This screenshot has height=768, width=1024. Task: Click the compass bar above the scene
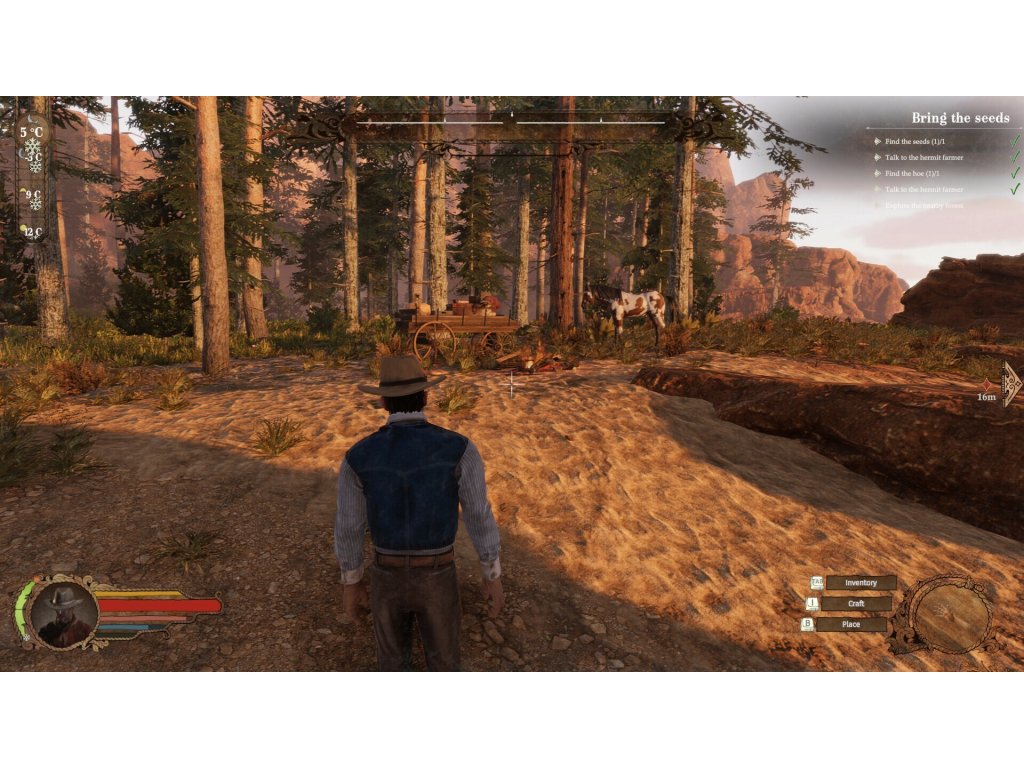[512, 123]
